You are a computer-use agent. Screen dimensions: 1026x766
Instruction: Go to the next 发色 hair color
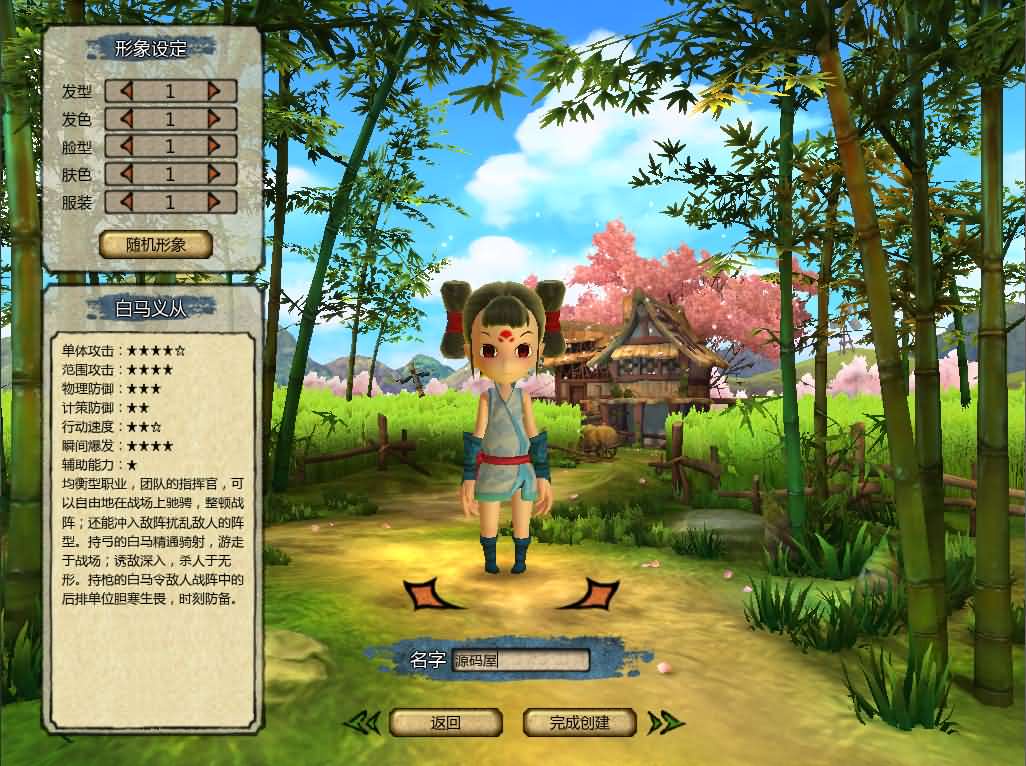pyautogui.click(x=214, y=119)
